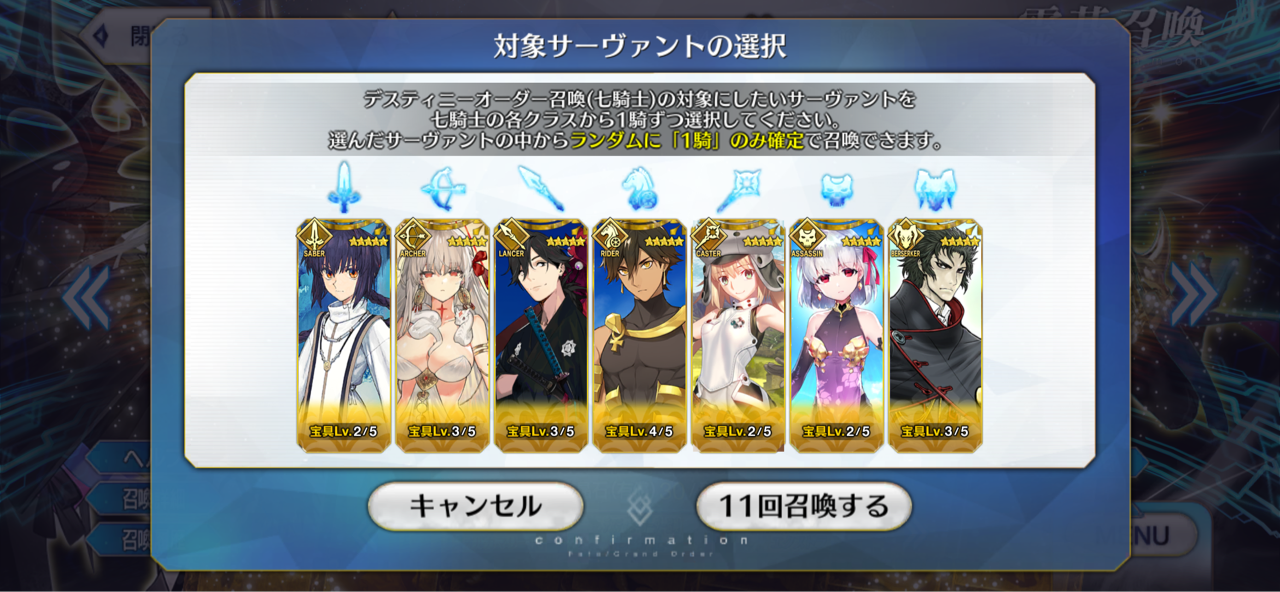Choose the Archer servant card
The image size is (1280, 592).
pos(442,335)
